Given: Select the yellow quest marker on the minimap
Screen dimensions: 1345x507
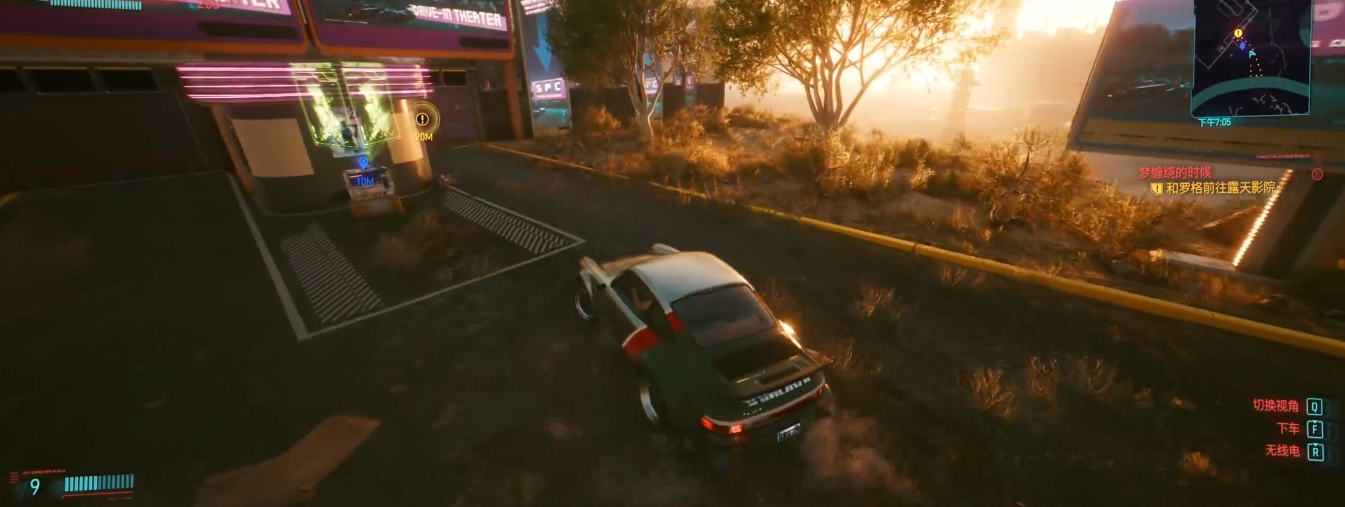Looking at the screenshot, I should pyautogui.click(x=1238, y=33).
